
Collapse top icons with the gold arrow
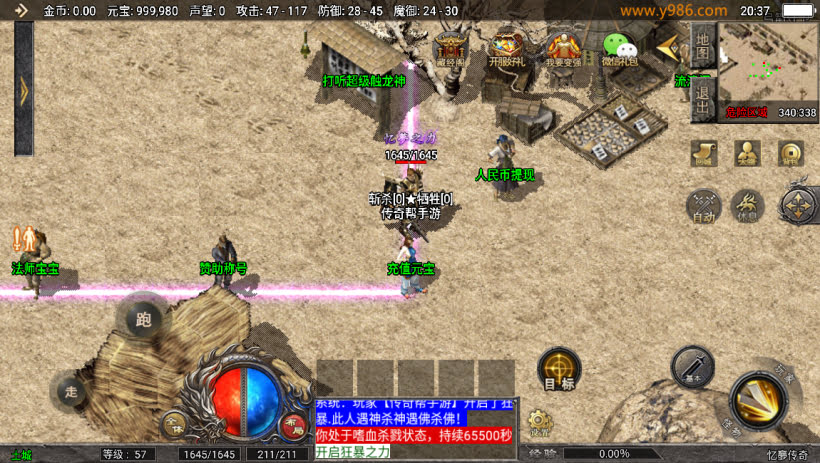pyautogui.click(x=666, y=46)
